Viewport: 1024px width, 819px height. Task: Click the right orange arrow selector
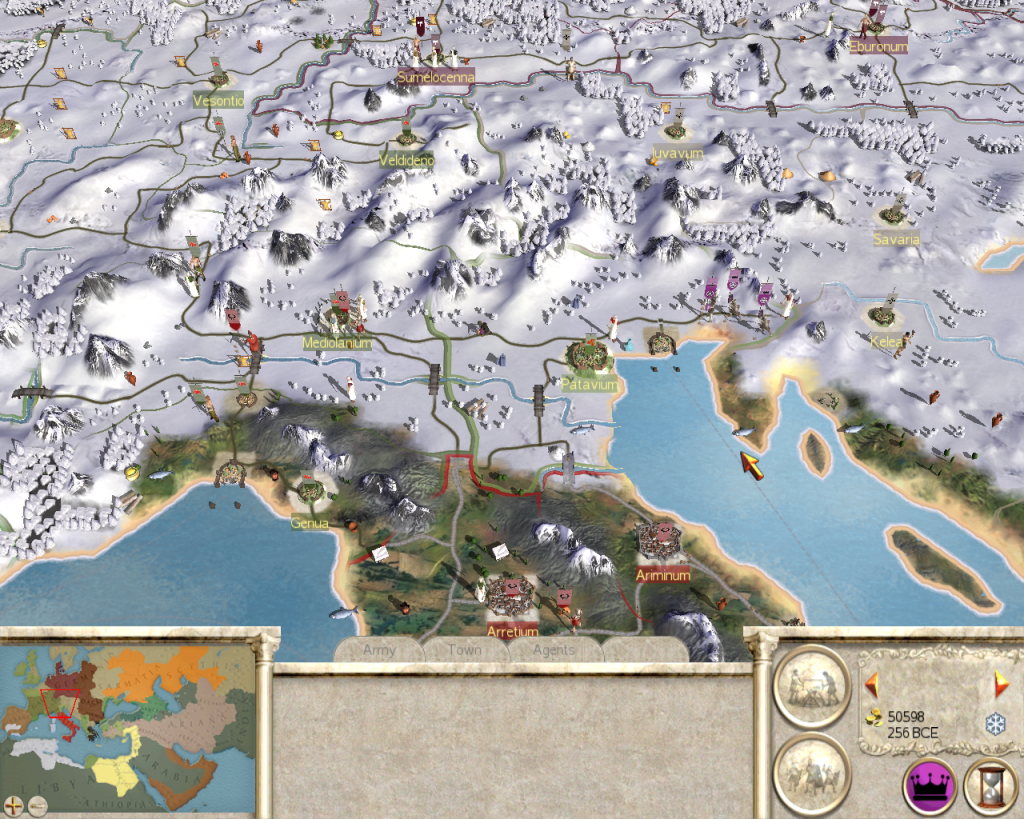pyautogui.click(x=1000, y=685)
